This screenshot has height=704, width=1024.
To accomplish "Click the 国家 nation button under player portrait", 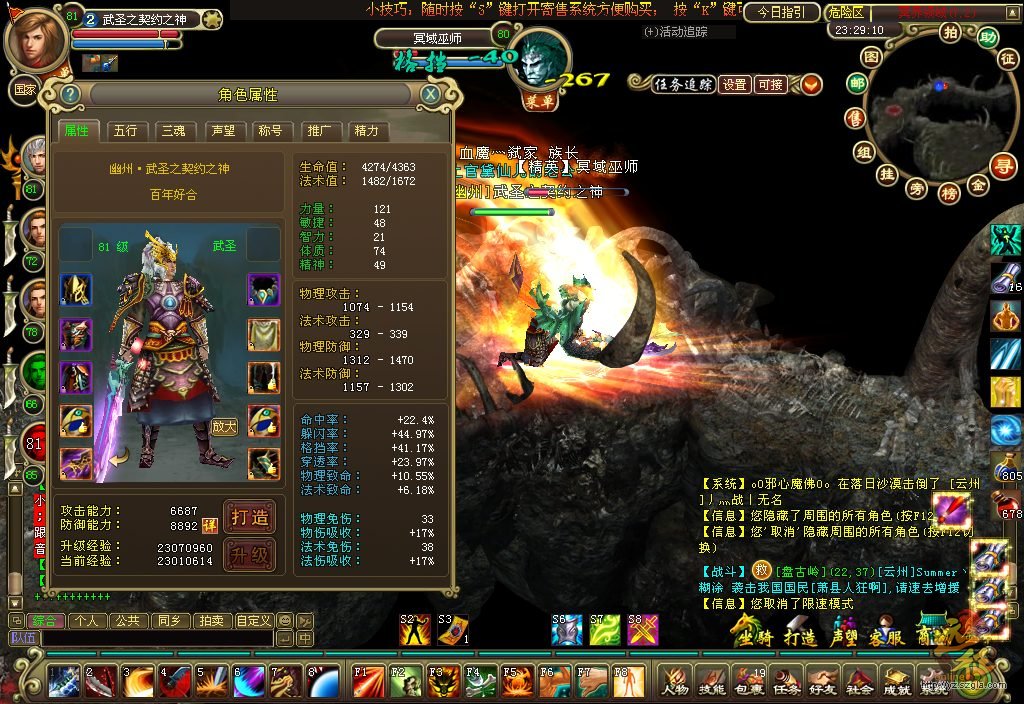I will [24, 88].
